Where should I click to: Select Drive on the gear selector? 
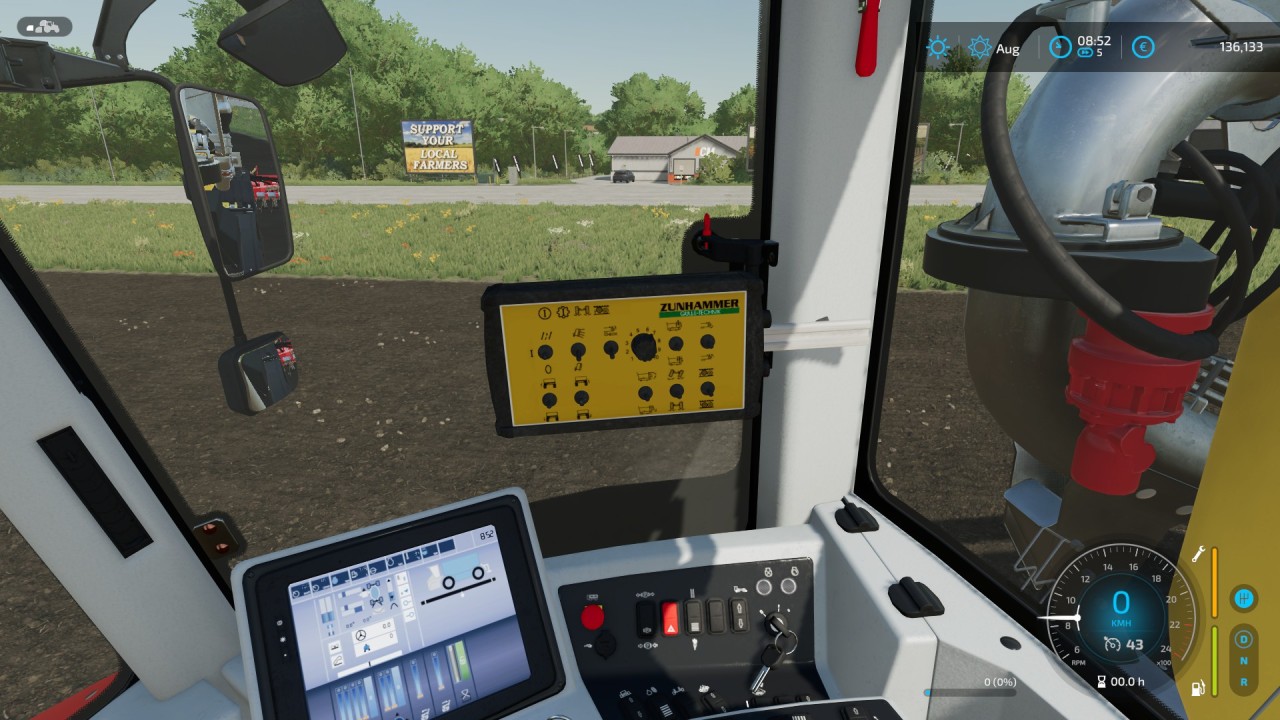[x=1244, y=640]
